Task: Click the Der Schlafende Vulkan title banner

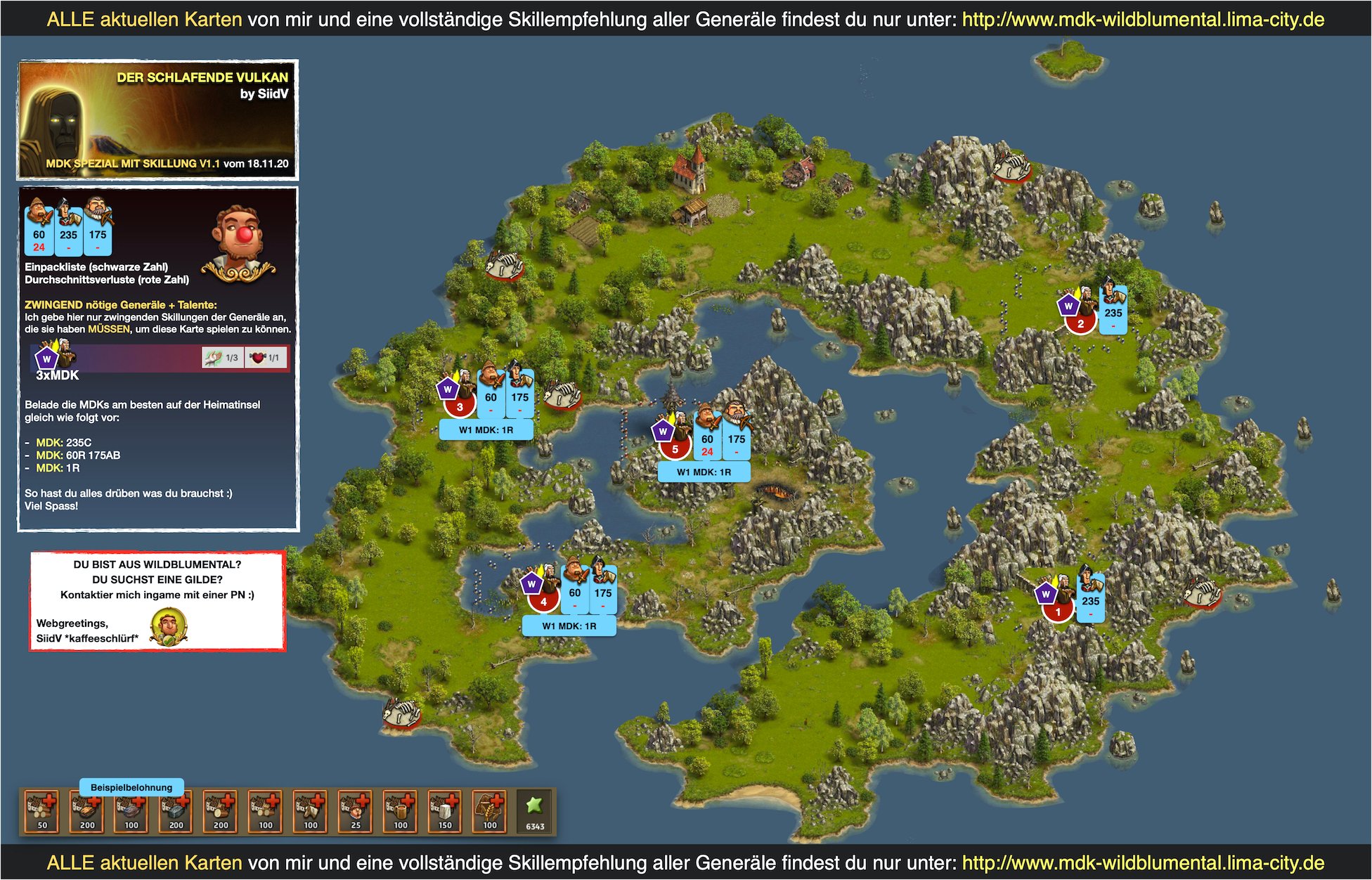Action: tap(158, 119)
